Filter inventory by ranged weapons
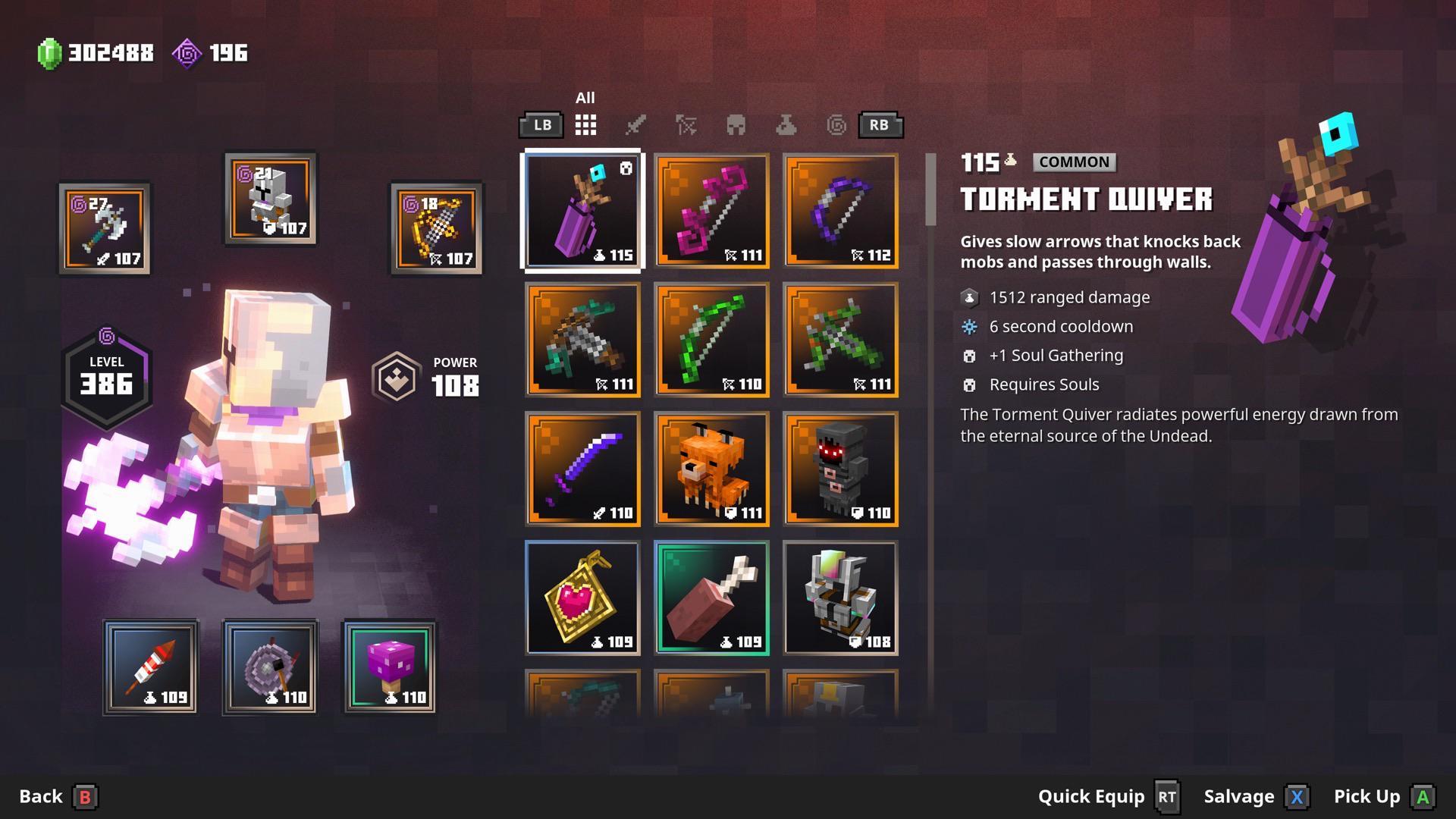This screenshot has height=819, width=1456. tap(686, 125)
